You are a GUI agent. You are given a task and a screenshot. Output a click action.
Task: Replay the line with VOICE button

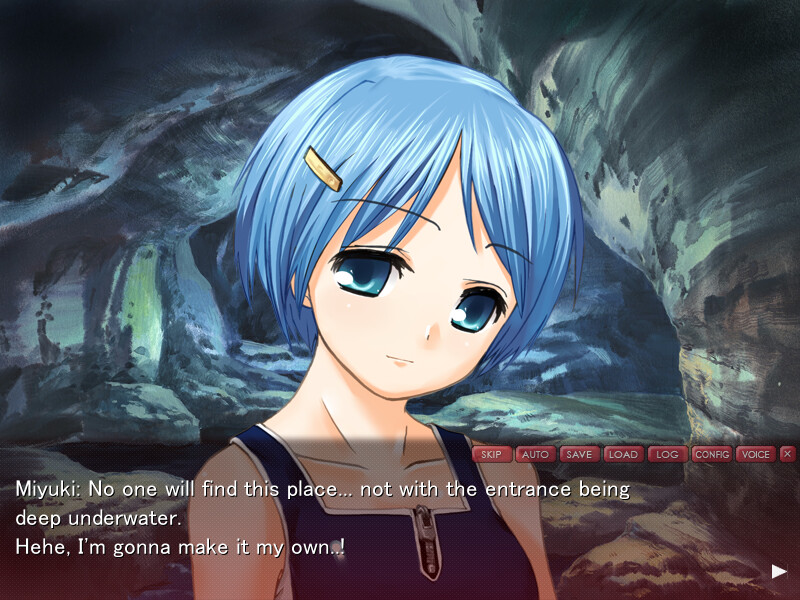[756, 454]
